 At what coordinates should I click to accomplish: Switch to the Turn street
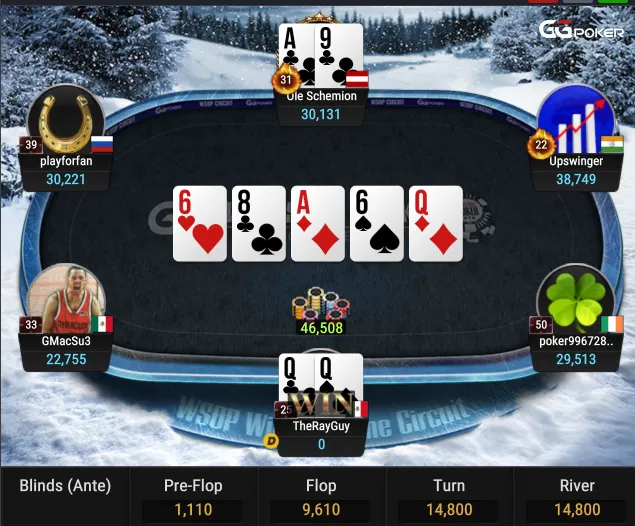tap(449, 497)
